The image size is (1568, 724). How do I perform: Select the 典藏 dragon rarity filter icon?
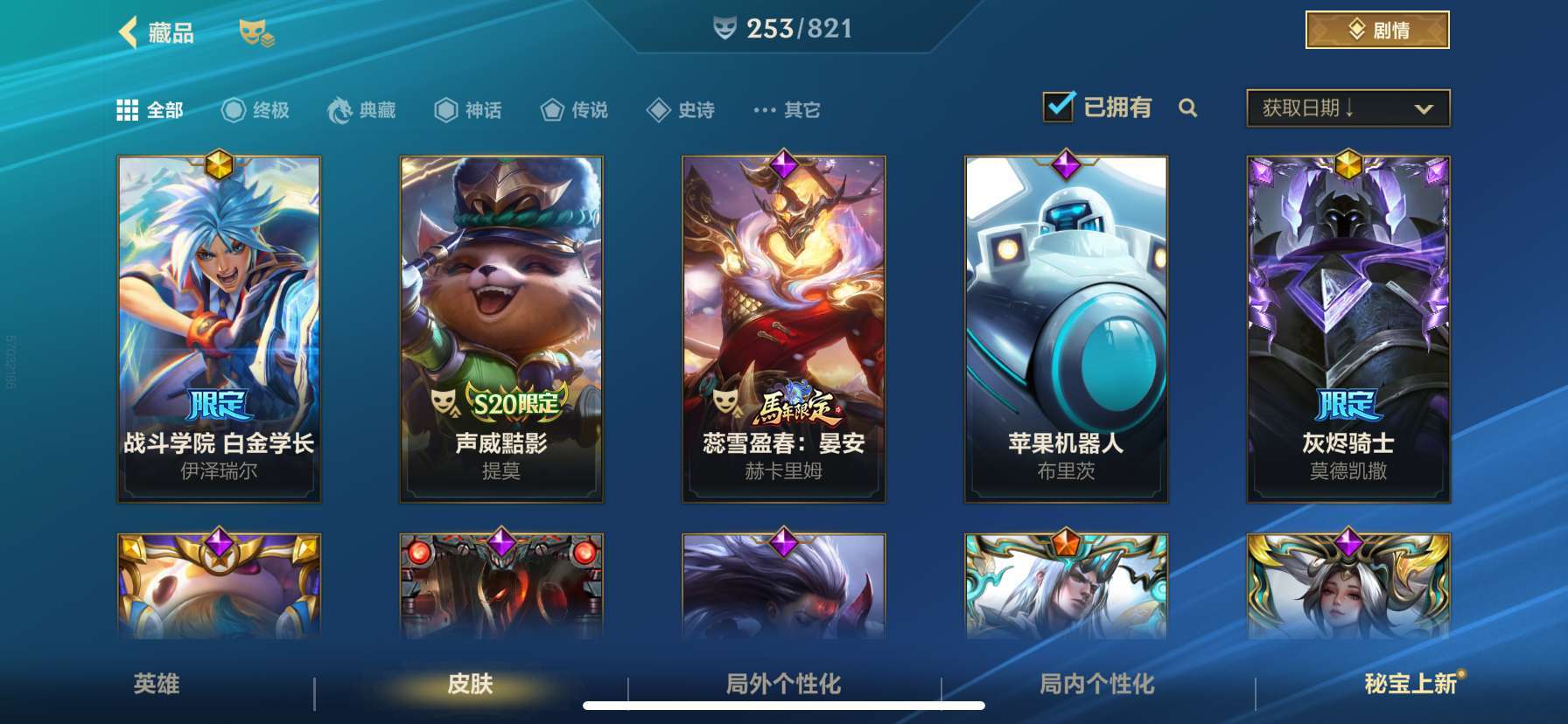tap(341, 110)
